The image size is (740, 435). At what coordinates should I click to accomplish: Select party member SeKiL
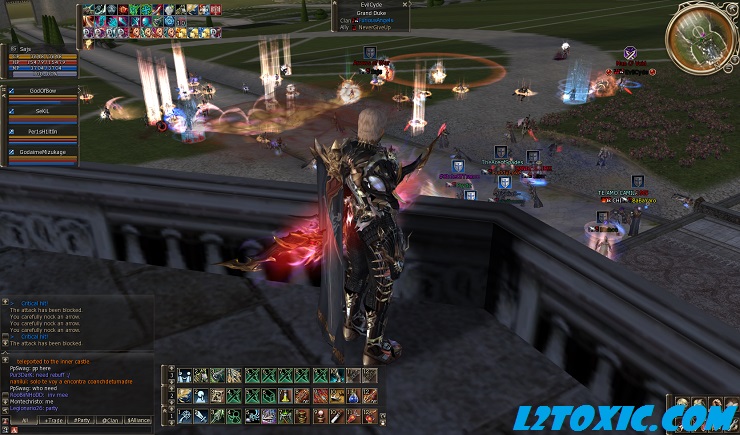[40, 111]
